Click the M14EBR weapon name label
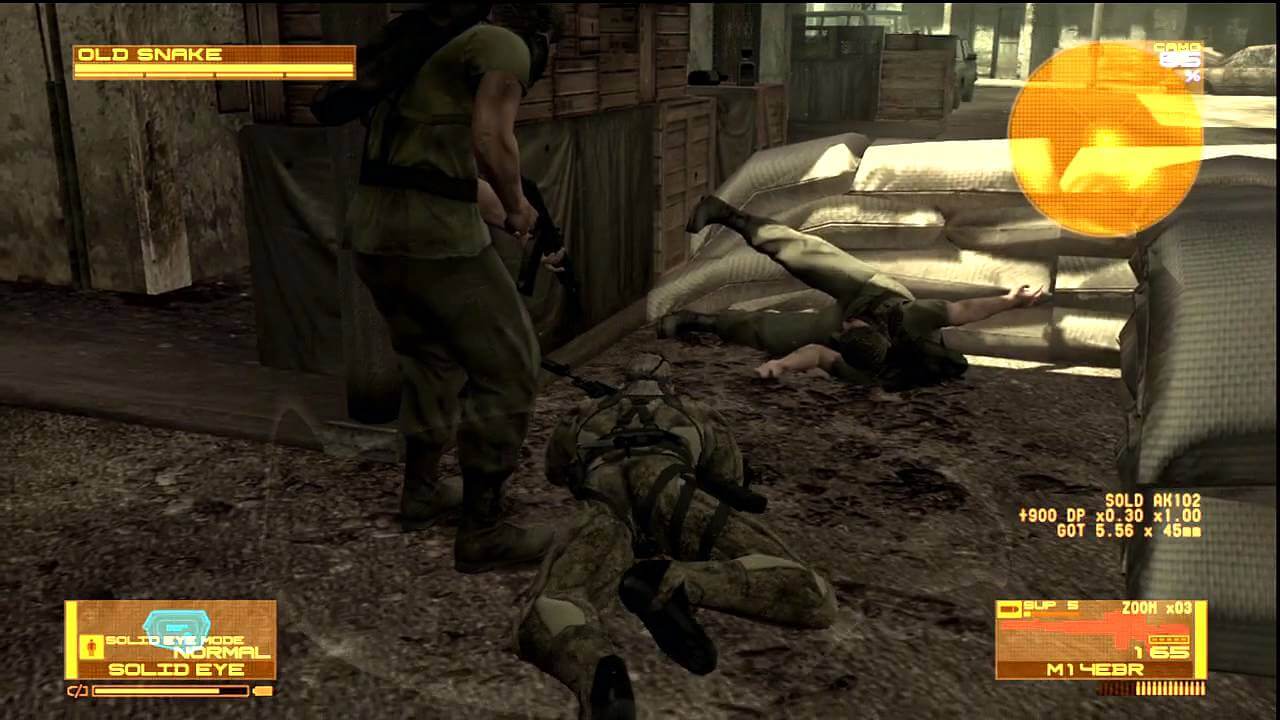This screenshot has width=1280, height=720. (1093, 668)
